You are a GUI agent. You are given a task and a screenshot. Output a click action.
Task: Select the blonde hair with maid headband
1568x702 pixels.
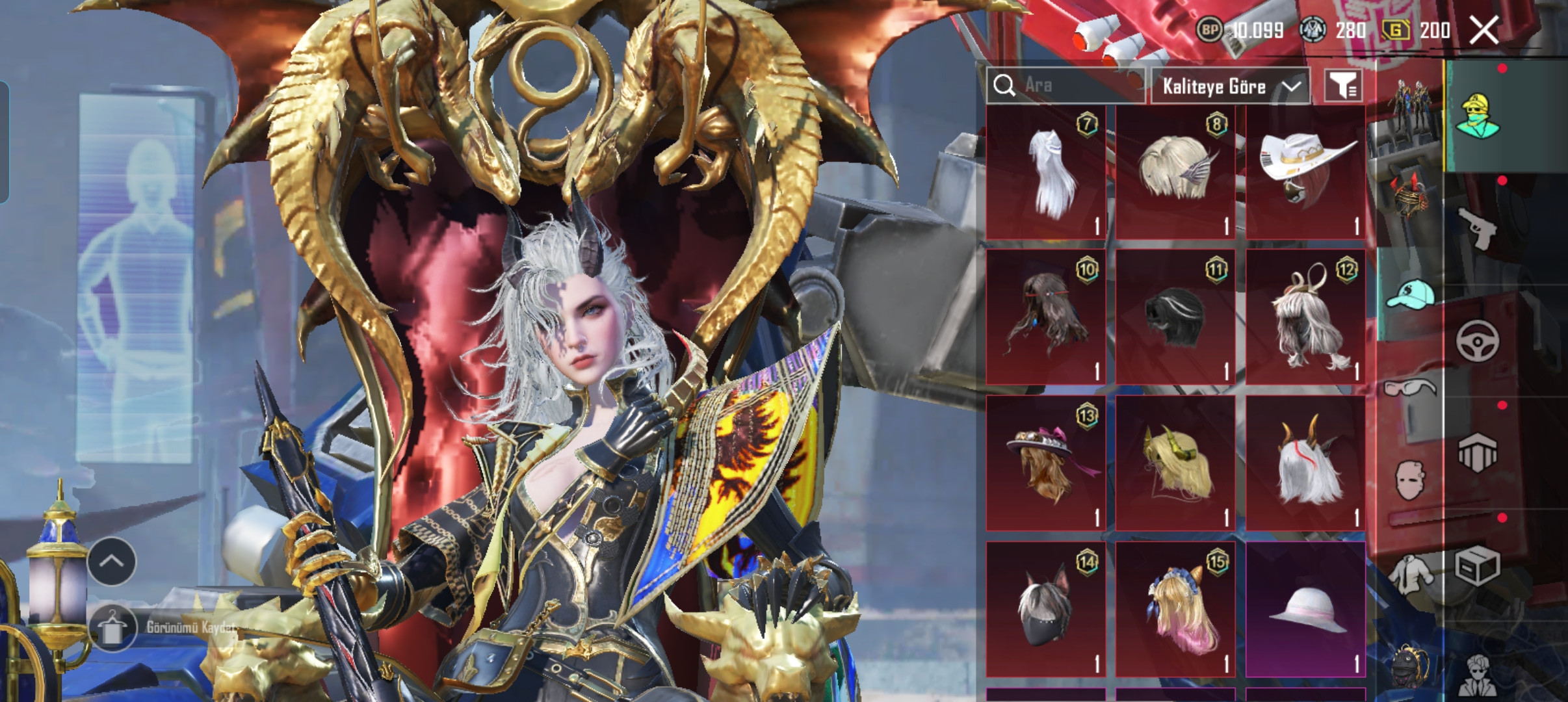1175,608
